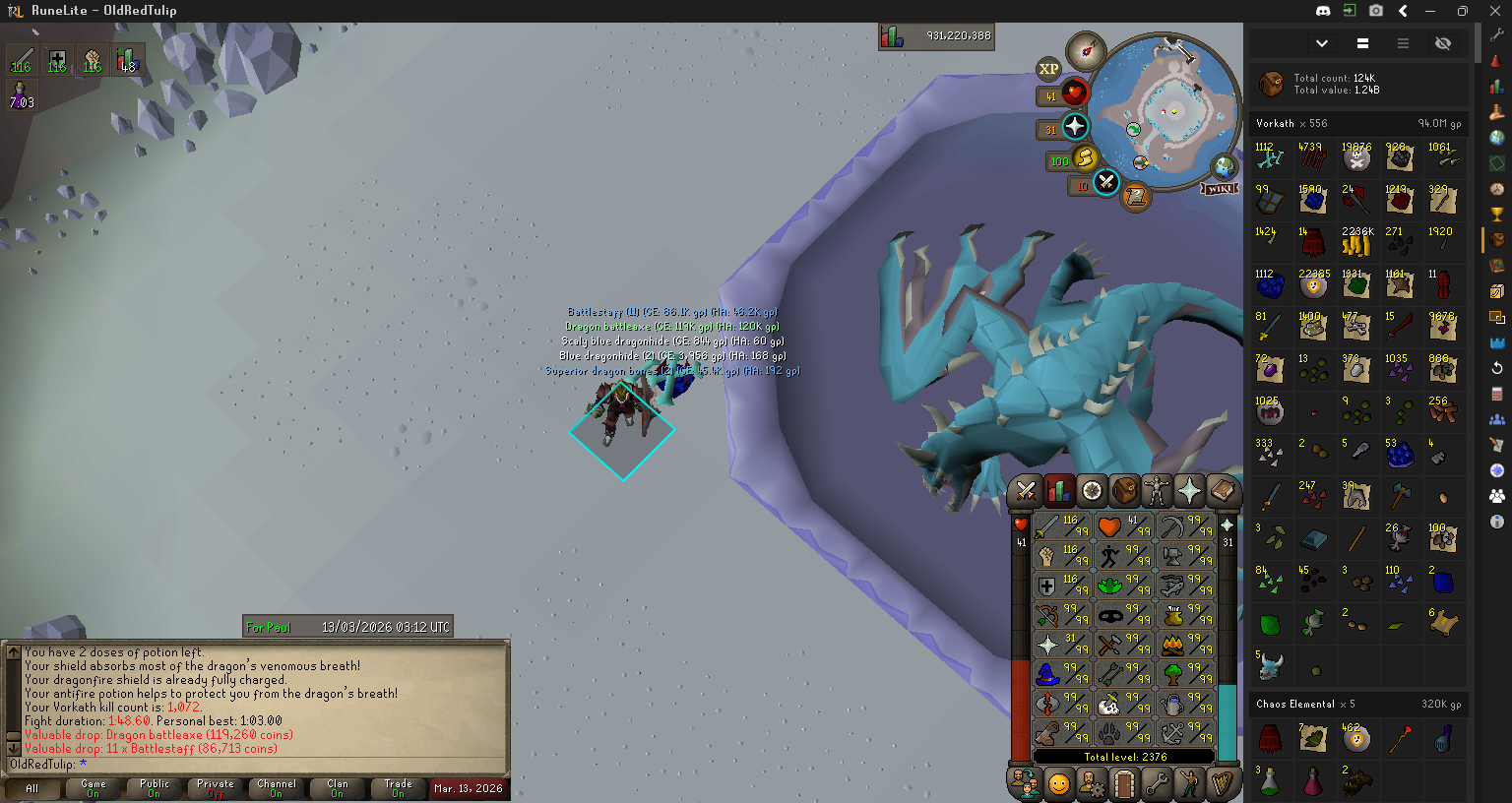Open the Prayer star tab
The image size is (1512, 803).
coord(1189,490)
